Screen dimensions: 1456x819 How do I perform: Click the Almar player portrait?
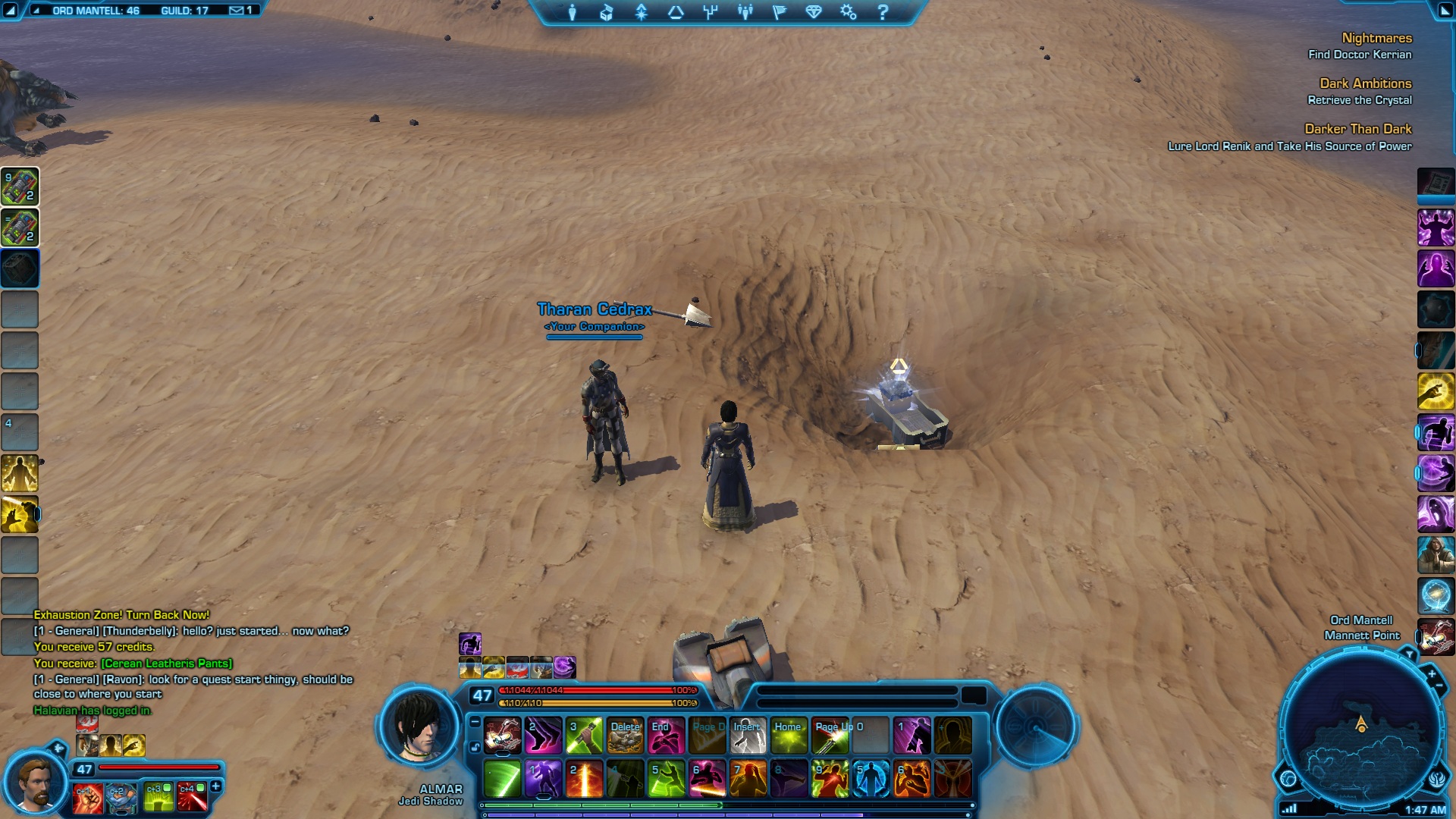(419, 726)
